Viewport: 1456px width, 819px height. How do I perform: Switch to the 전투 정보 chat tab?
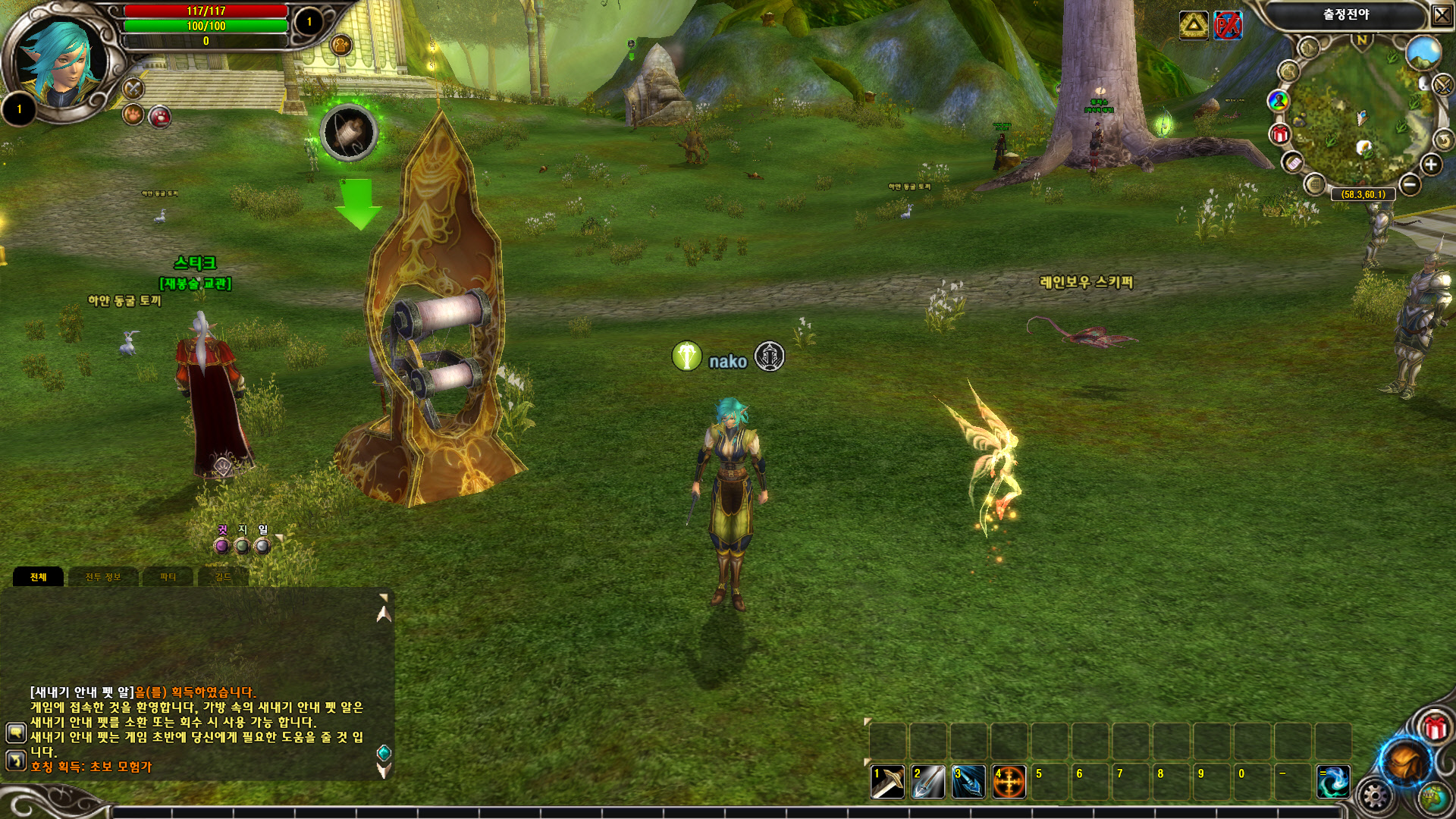click(x=103, y=577)
